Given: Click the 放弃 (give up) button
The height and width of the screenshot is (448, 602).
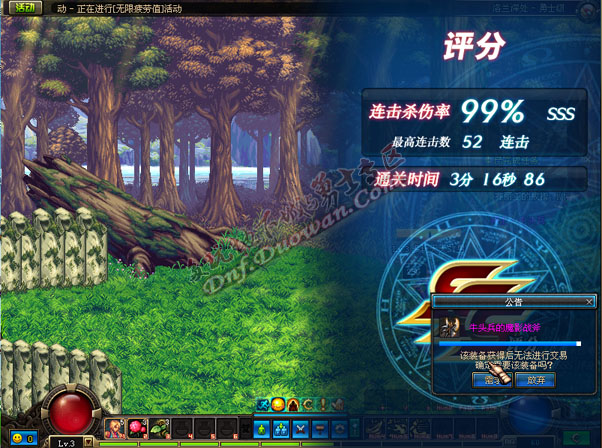Looking at the screenshot, I should (536, 380).
